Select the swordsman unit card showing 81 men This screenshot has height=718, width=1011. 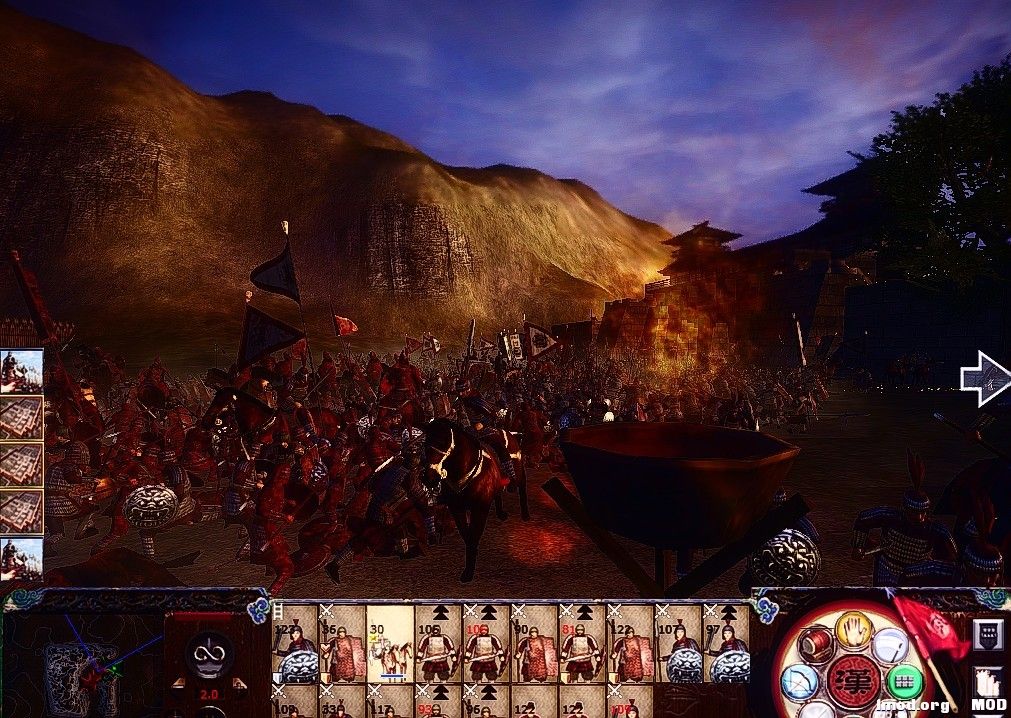582,645
